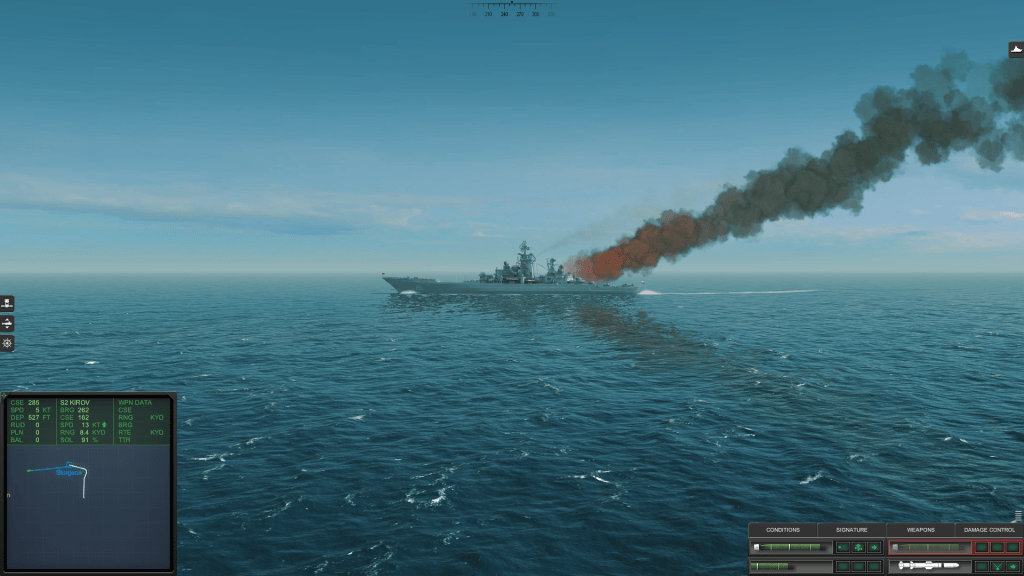
Task: Show the Damage Control tab
Action: 989,530
